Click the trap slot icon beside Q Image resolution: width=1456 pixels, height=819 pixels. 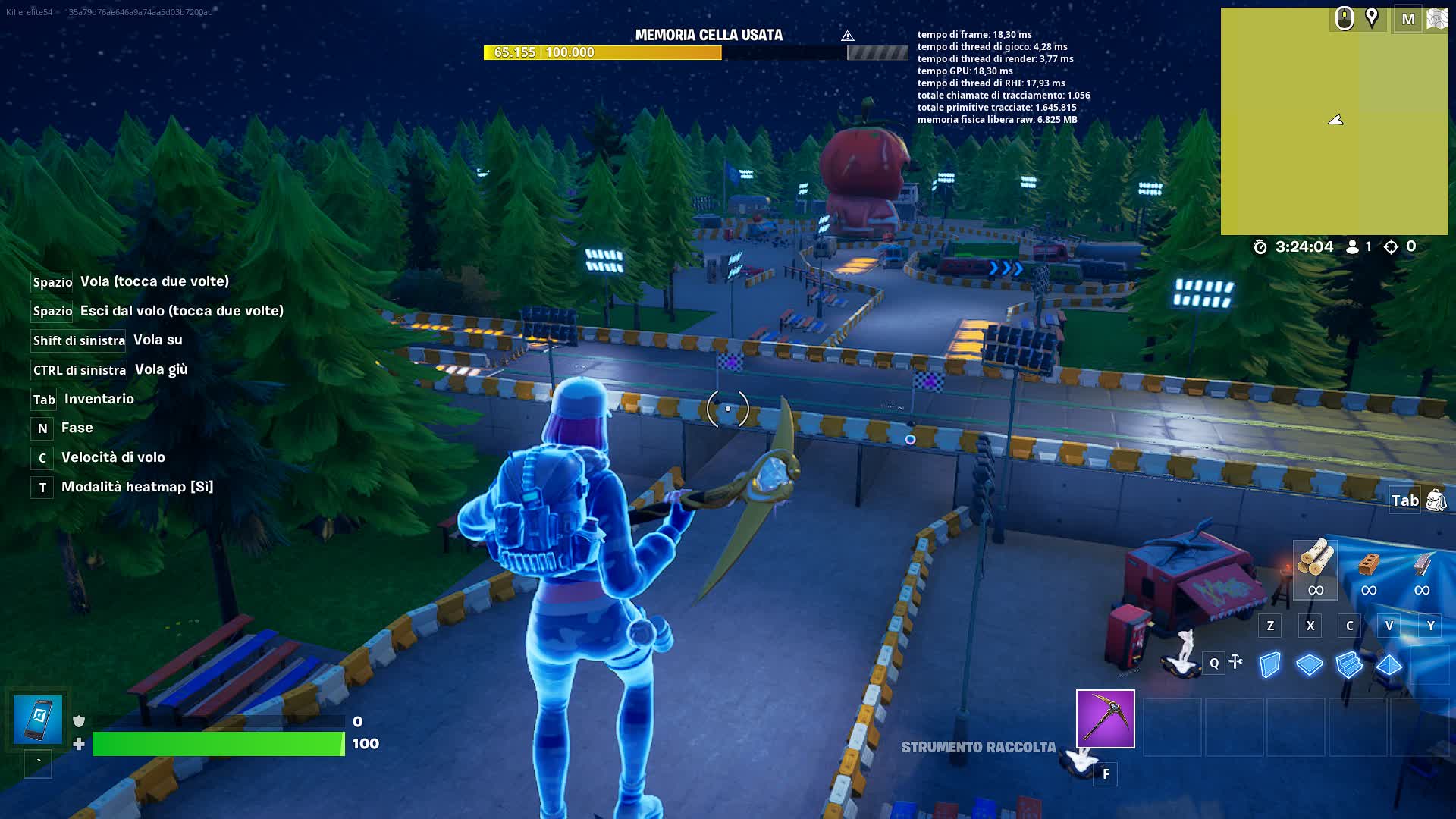[1236, 663]
